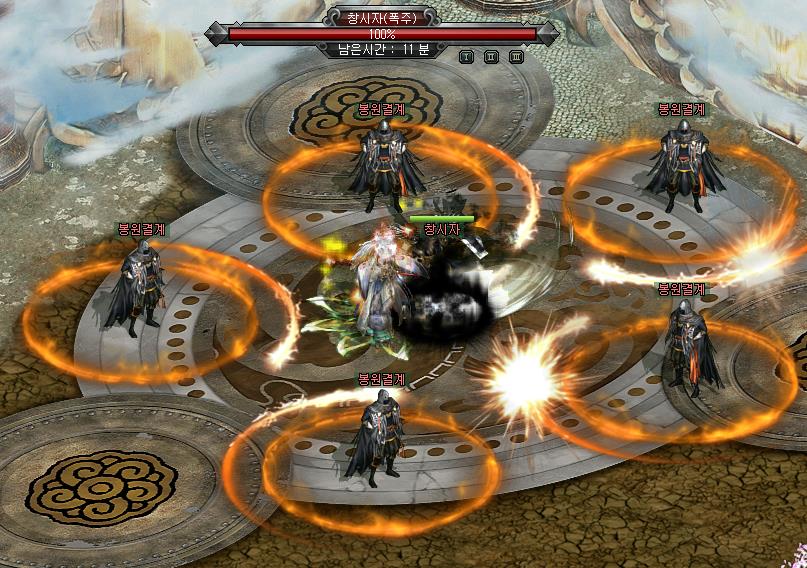807x568 pixels.
Task: Activate the Roman numeral III button
Action: point(516,57)
